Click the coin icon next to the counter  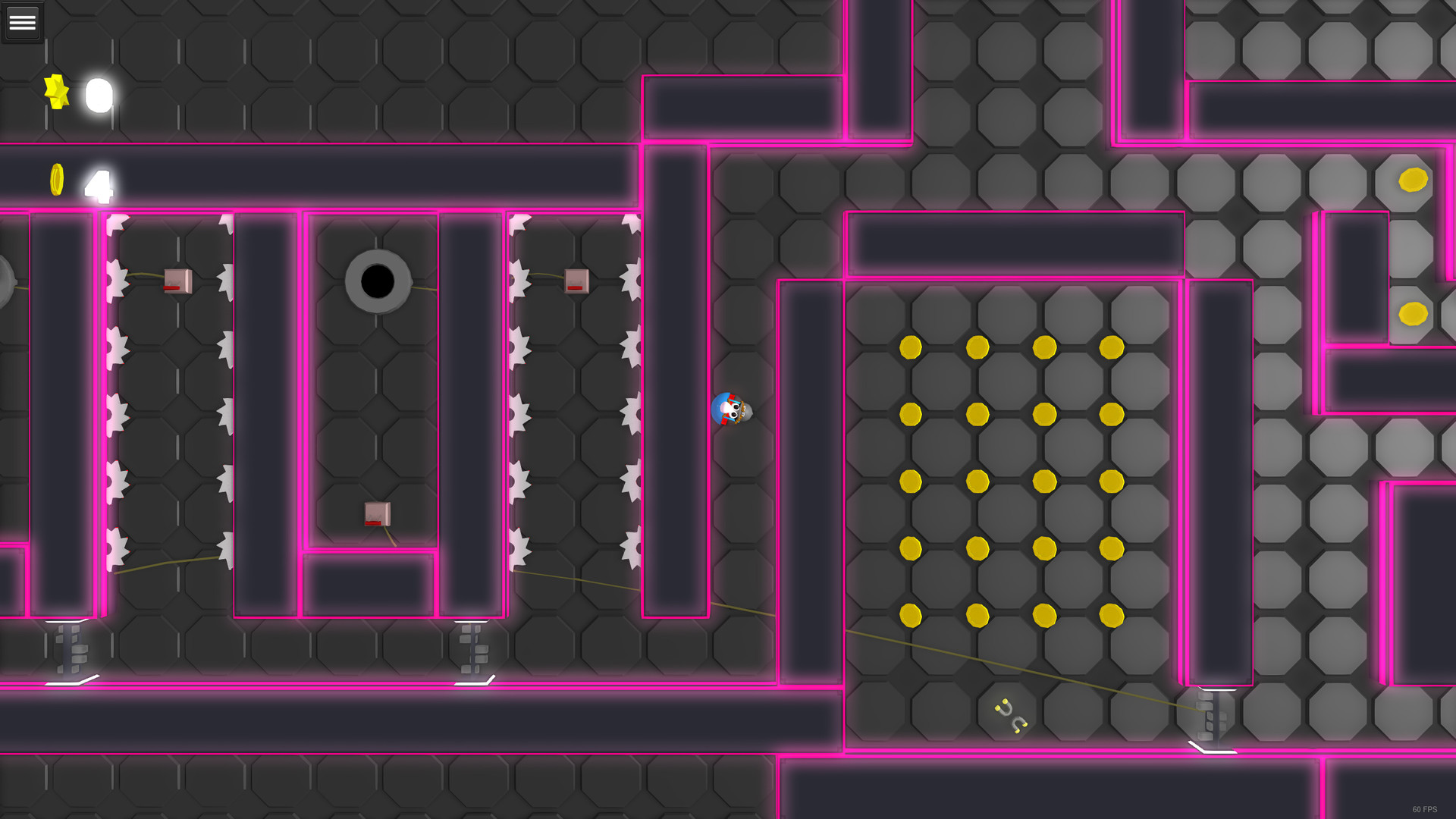click(x=58, y=180)
